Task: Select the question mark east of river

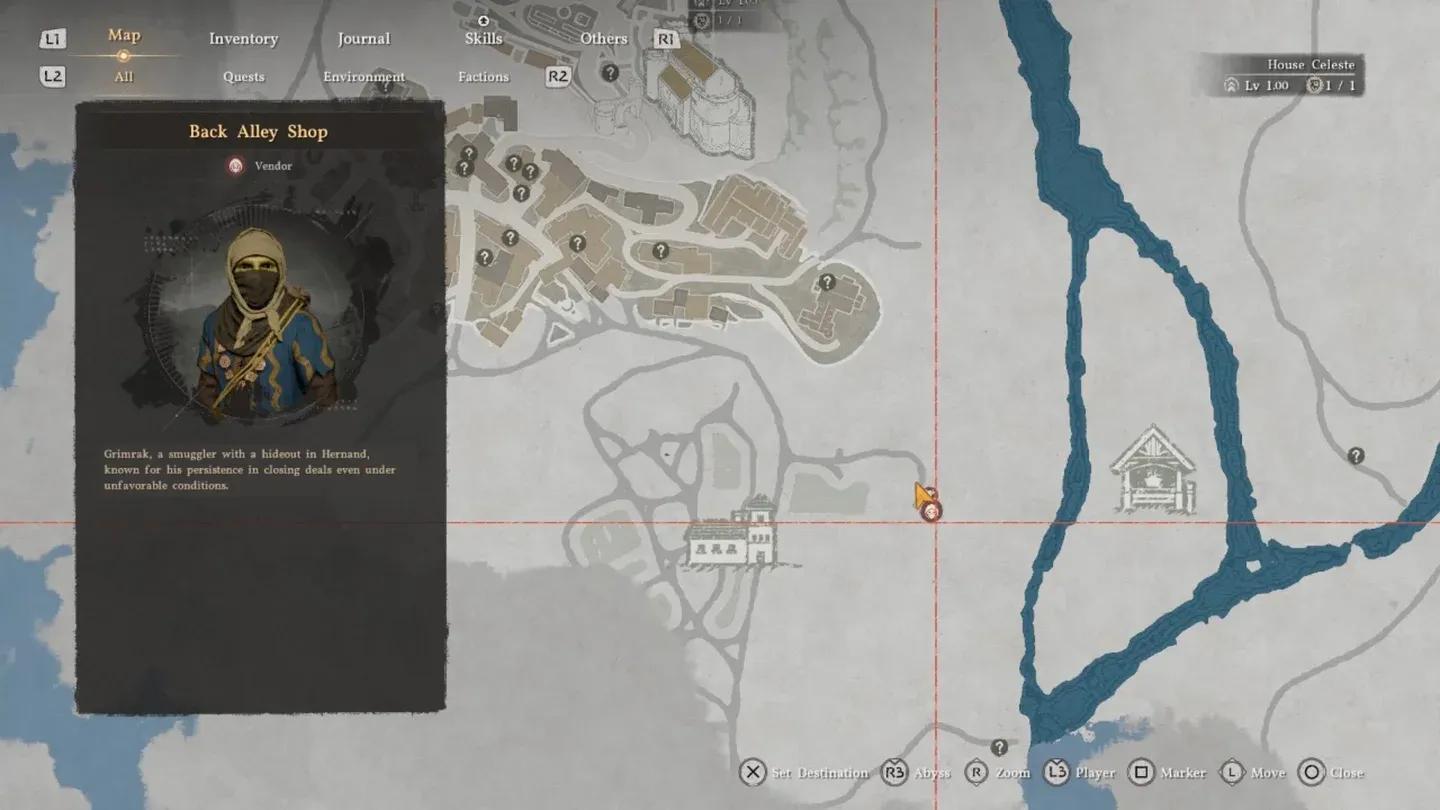Action: [x=1356, y=456]
